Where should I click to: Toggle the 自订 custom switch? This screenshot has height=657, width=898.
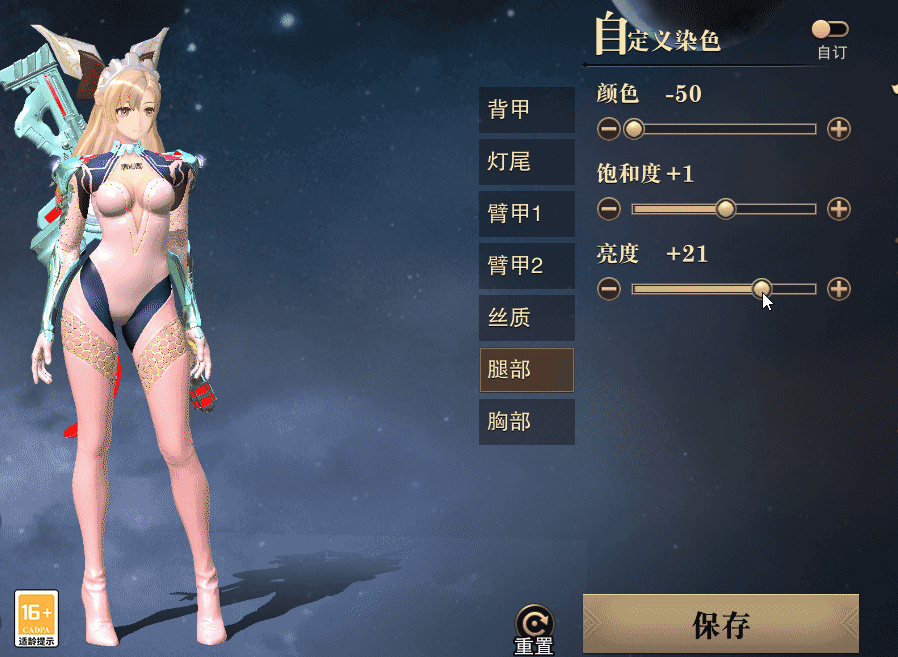(830, 30)
